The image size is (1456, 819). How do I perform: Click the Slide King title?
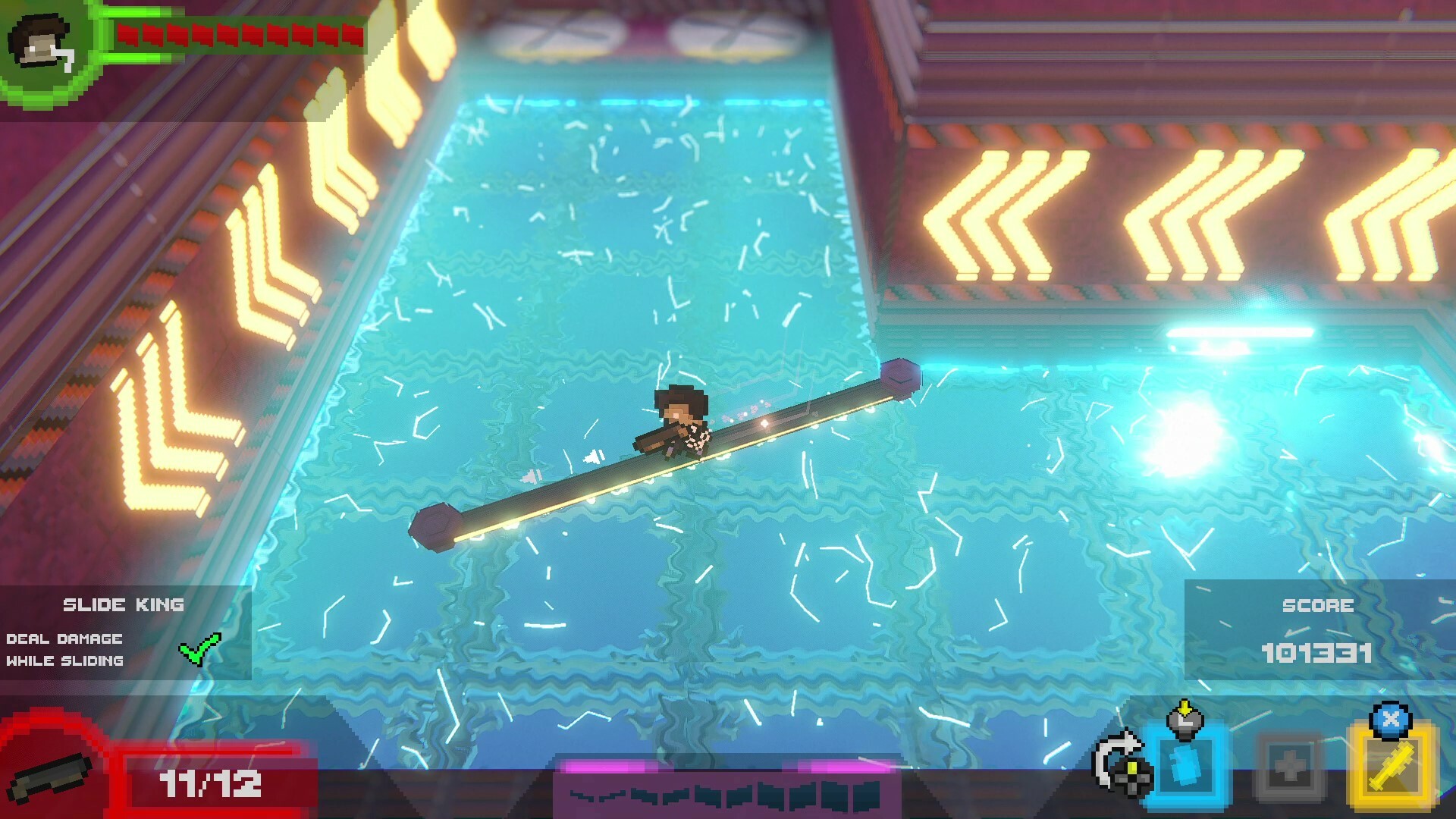(123, 604)
